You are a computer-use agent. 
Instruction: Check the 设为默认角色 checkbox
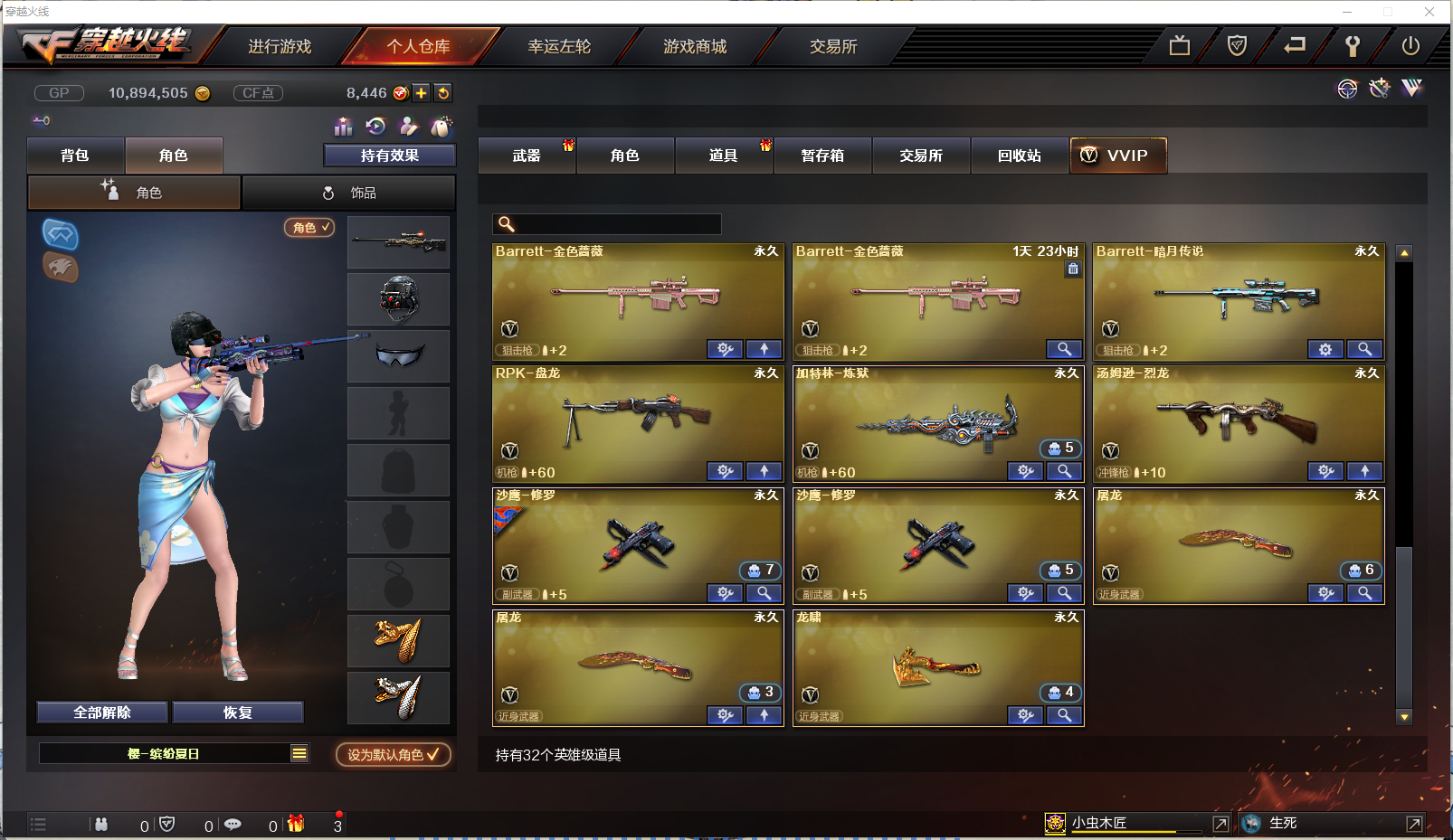[432, 755]
